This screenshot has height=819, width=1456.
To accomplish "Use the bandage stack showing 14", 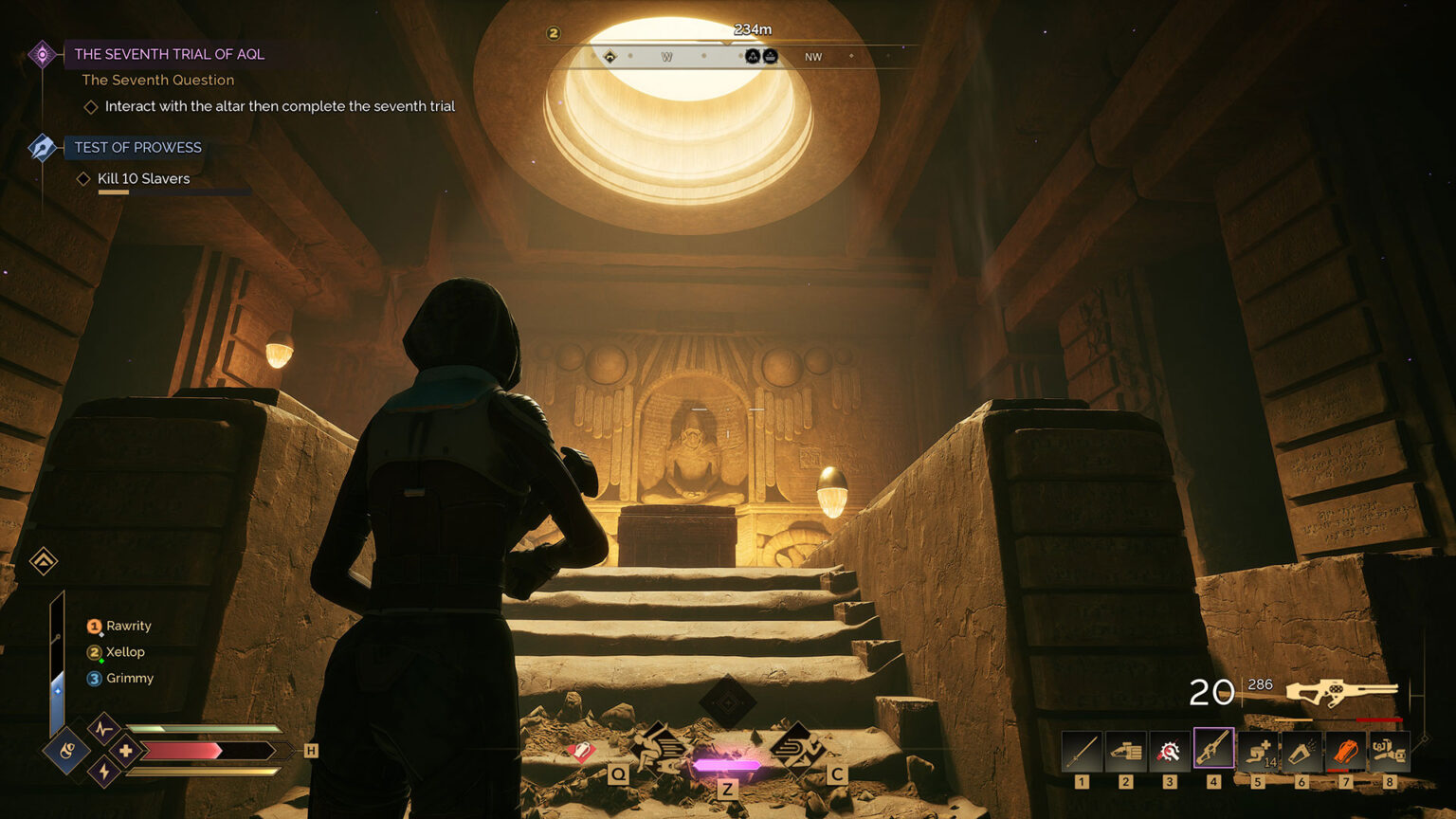I will point(1258,753).
